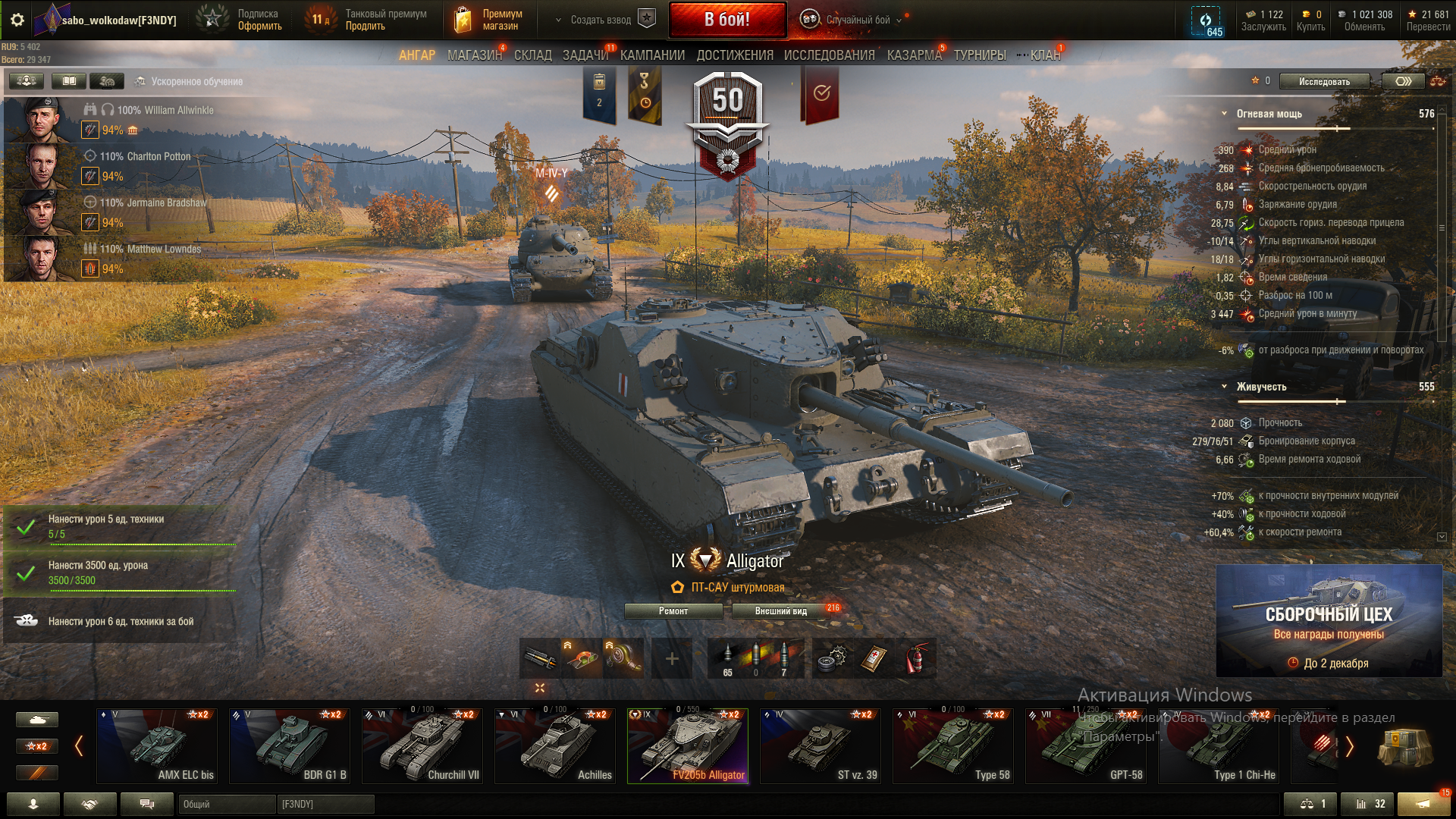
Task: Choose the Type 58 tank card
Action: pyautogui.click(x=952, y=746)
